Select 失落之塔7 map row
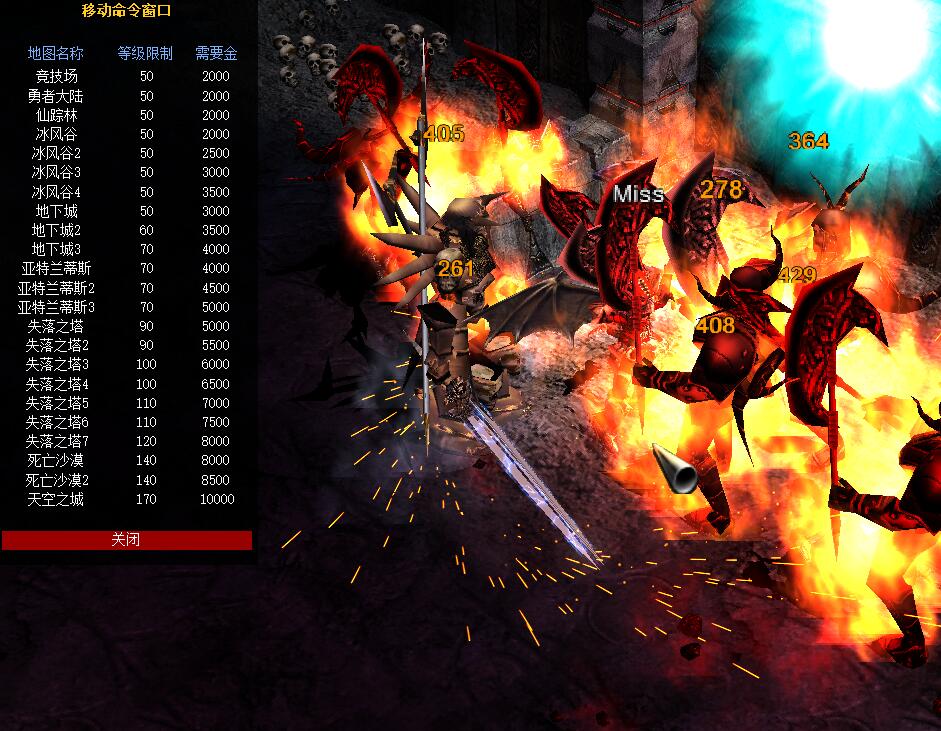Image resolution: width=941 pixels, height=731 pixels. pos(56,441)
